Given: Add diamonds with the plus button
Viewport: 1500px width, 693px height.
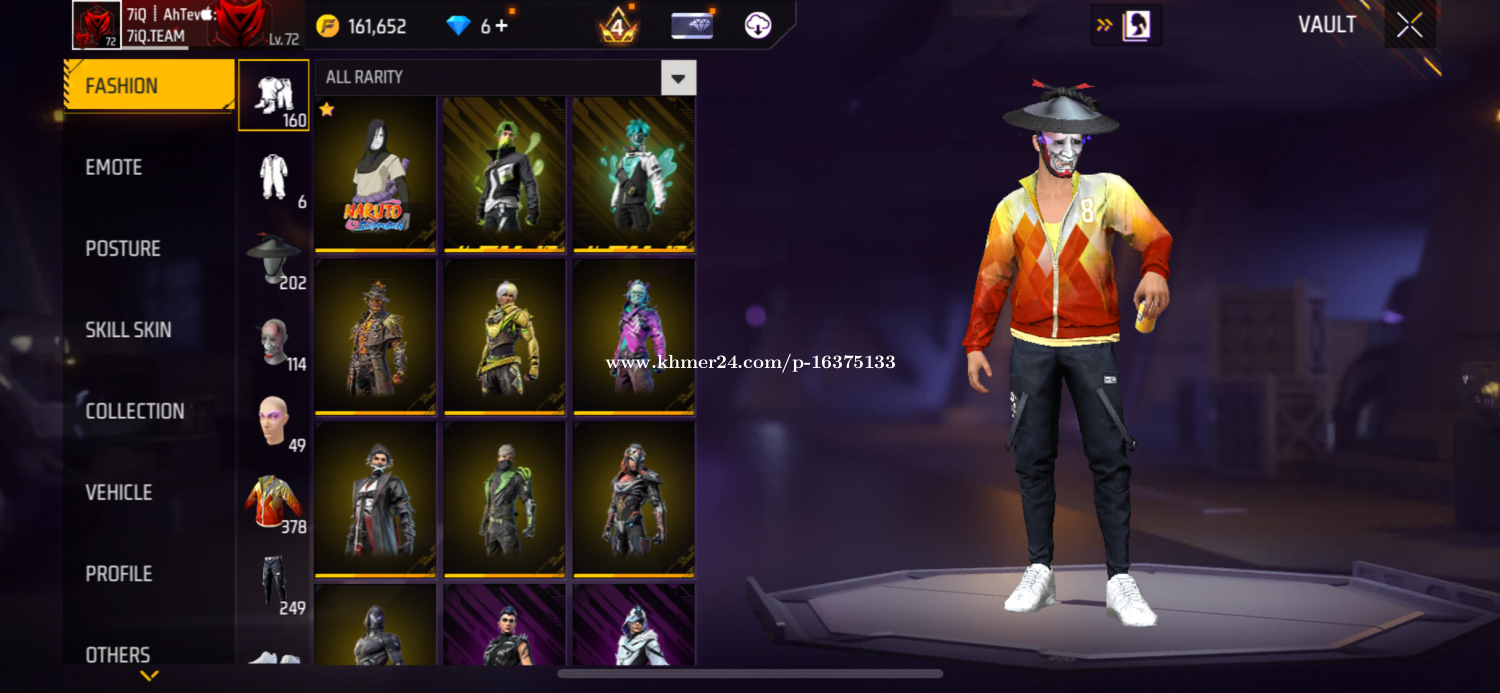Looking at the screenshot, I should pyautogui.click(x=501, y=26).
